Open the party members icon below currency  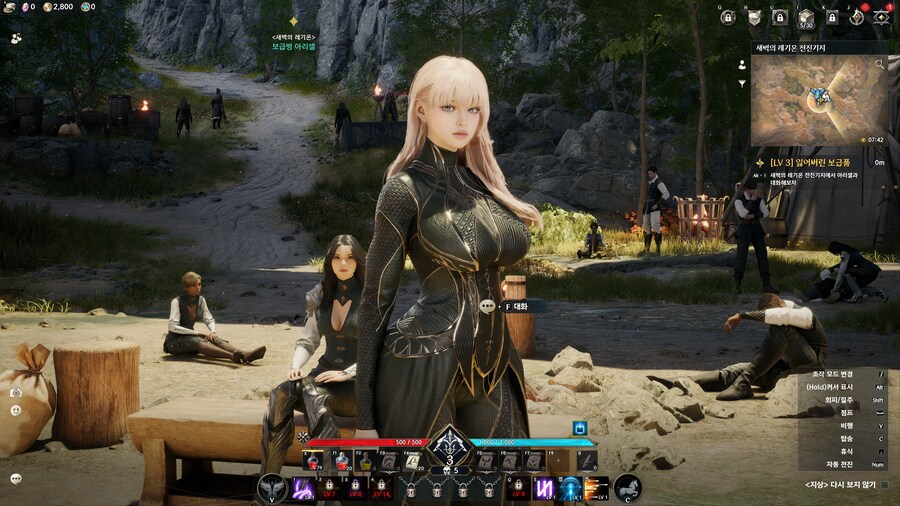pos(16,38)
